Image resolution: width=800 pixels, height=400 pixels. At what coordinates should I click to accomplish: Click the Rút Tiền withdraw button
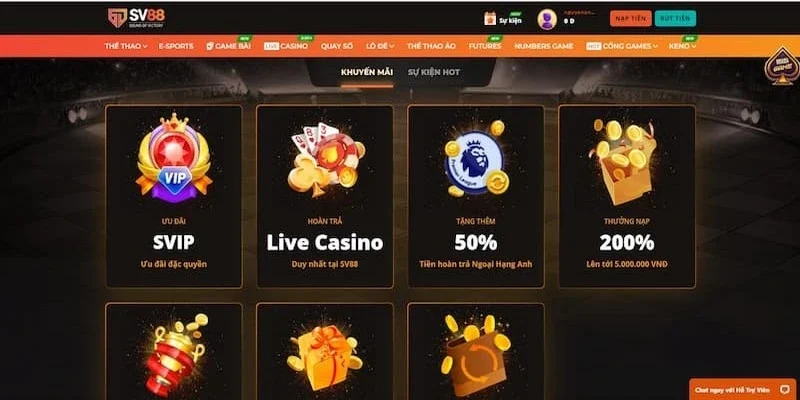(x=675, y=19)
